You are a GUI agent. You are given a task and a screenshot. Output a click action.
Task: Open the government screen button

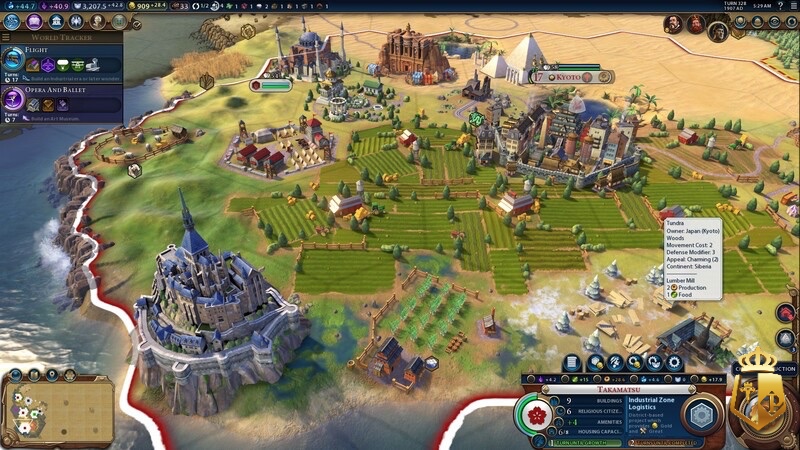pyautogui.click(x=56, y=21)
